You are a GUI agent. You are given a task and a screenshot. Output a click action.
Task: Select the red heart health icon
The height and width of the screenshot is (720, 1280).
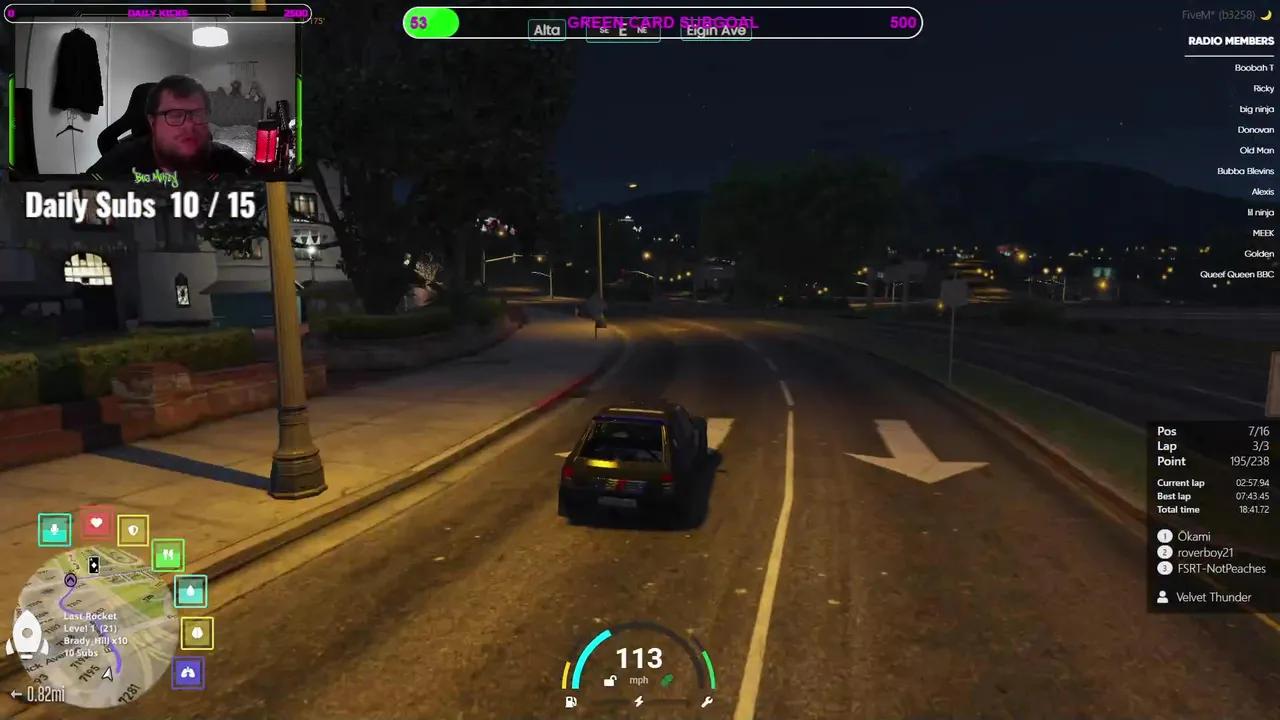[x=96, y=522]
